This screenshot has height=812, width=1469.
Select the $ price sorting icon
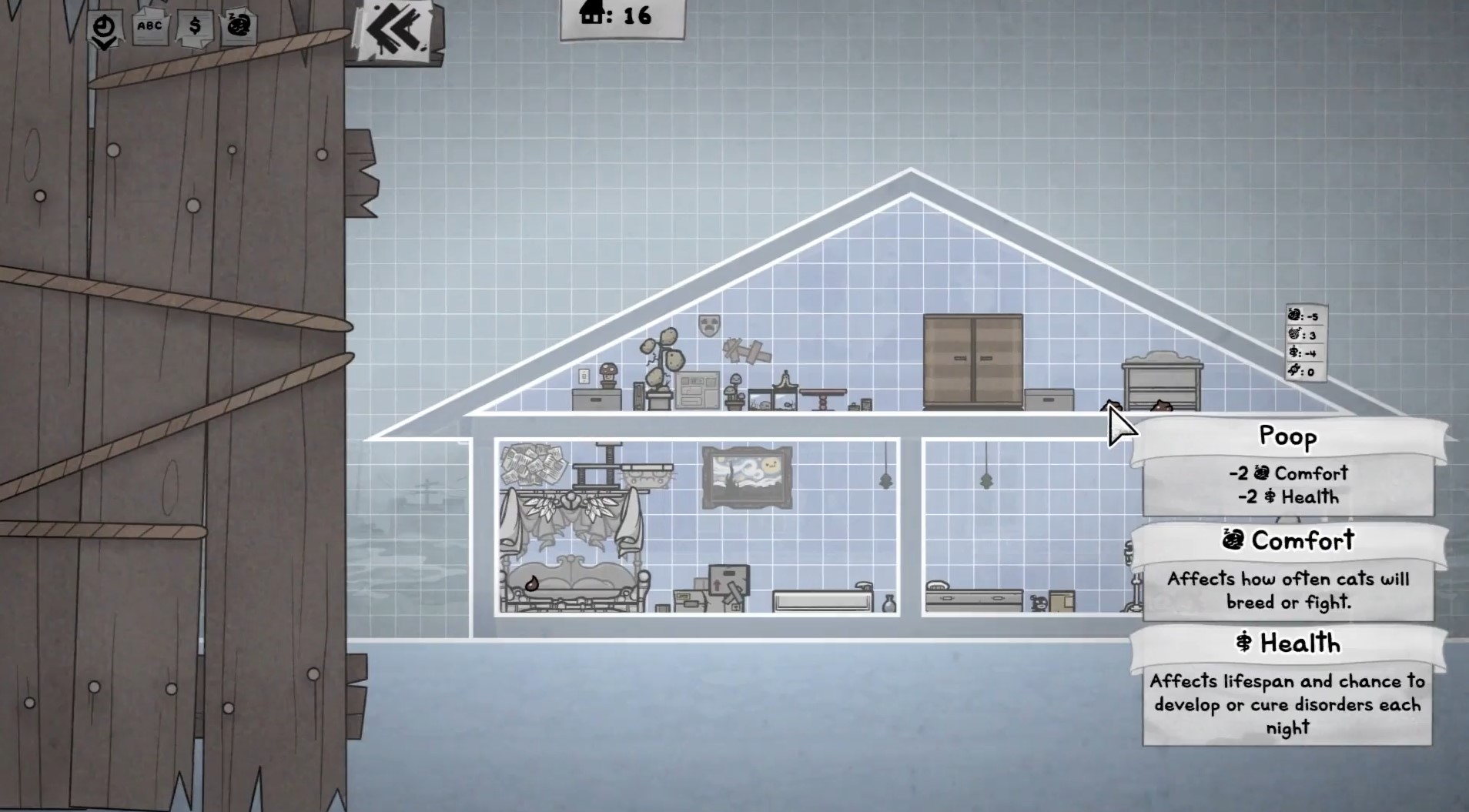tap(195, 26)
